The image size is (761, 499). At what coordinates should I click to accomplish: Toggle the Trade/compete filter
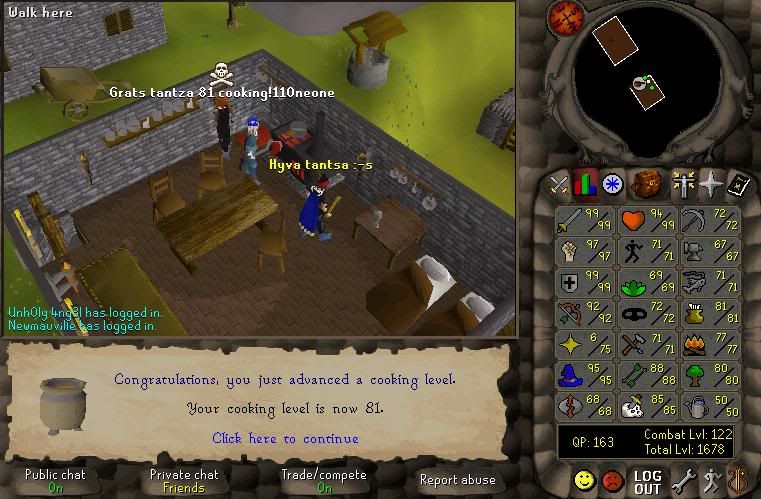[x=324, y=481]
